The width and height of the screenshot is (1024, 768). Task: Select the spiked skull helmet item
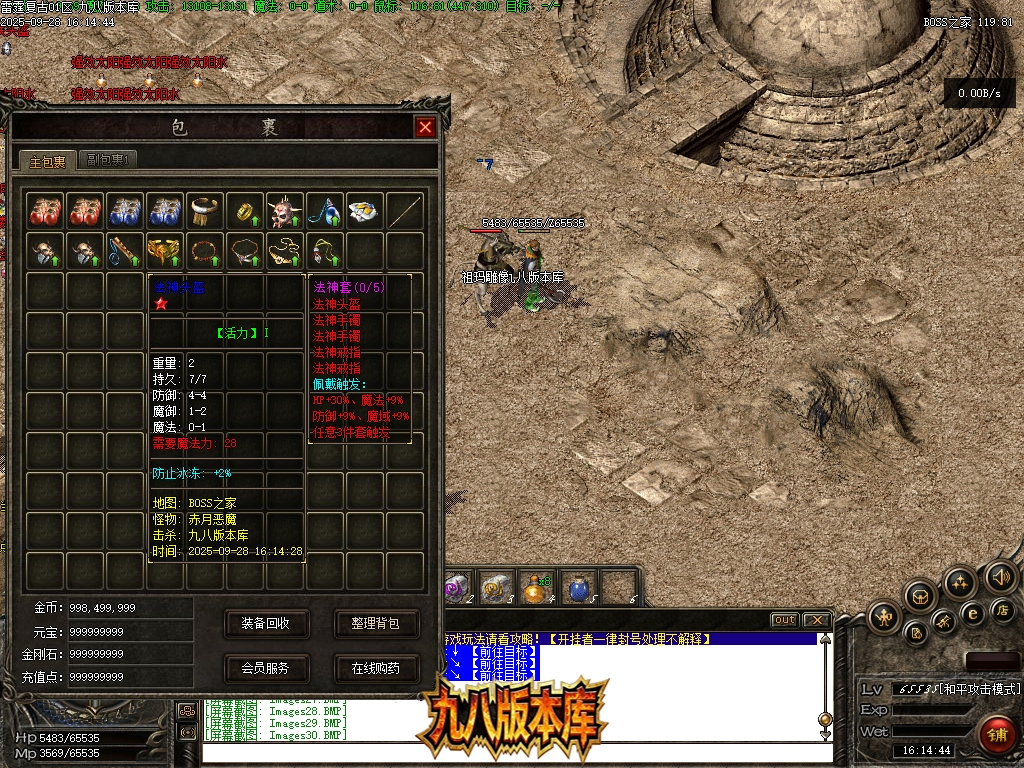(285, 211)
